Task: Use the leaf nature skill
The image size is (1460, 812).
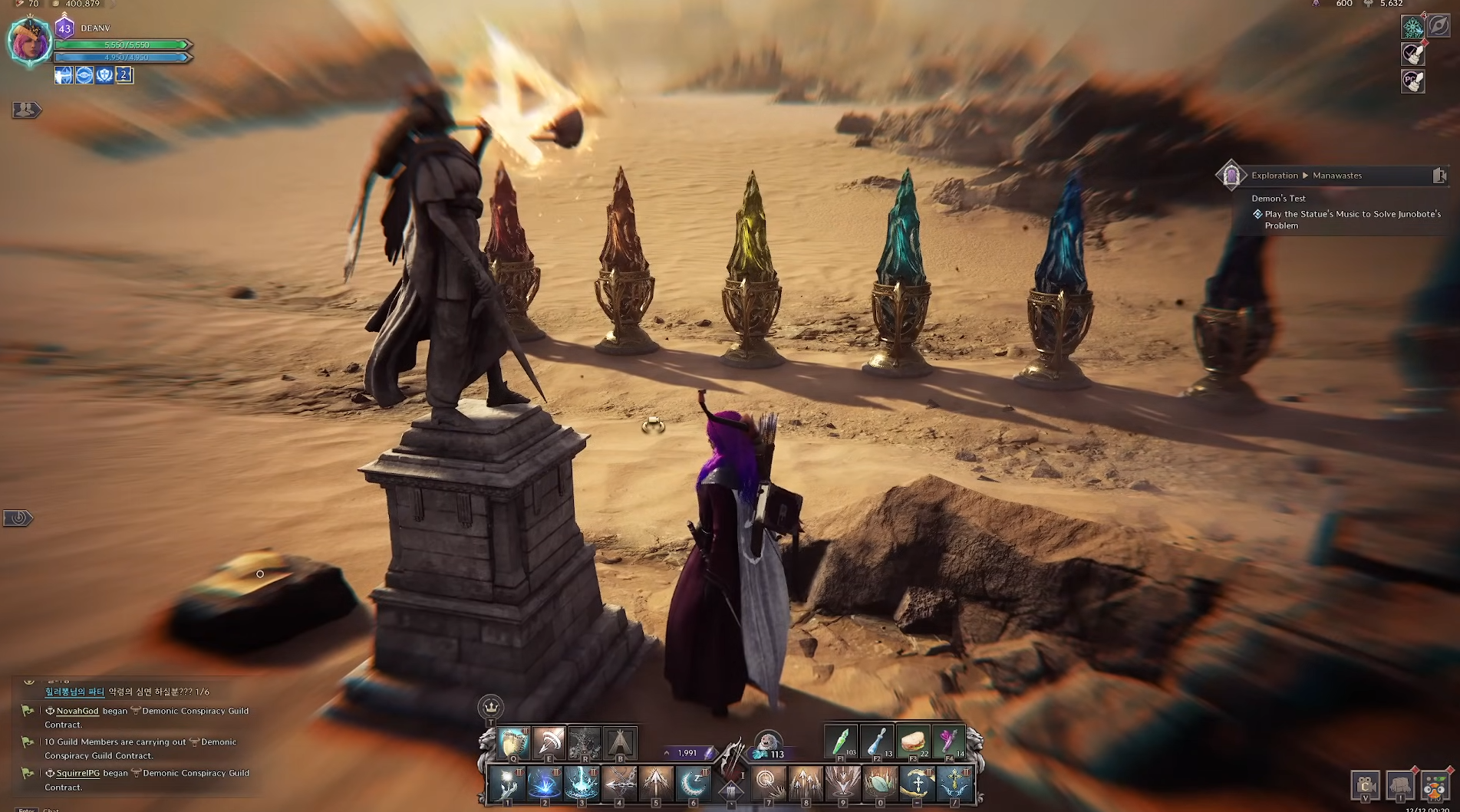Action: tap(880, 784)
